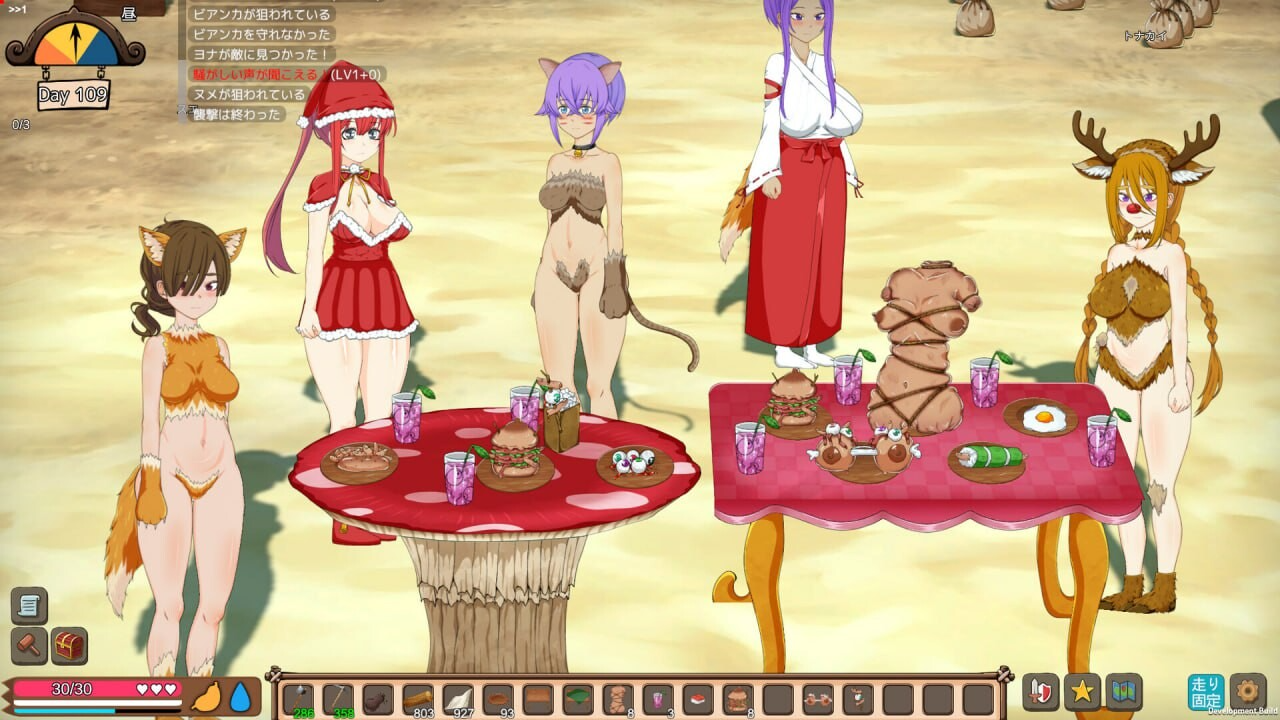Open the sword and shield equipment menu

1041,692
